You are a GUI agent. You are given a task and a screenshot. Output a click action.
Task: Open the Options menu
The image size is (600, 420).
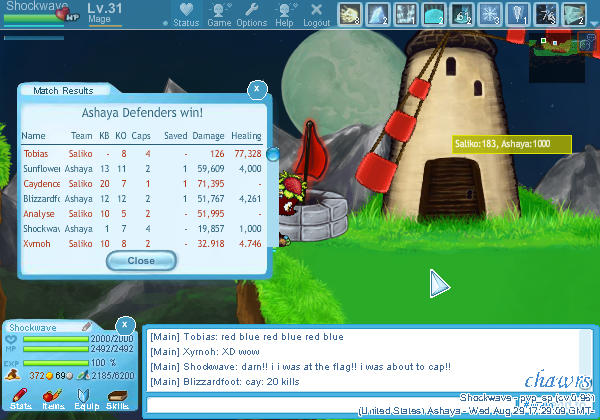point(251,16)
